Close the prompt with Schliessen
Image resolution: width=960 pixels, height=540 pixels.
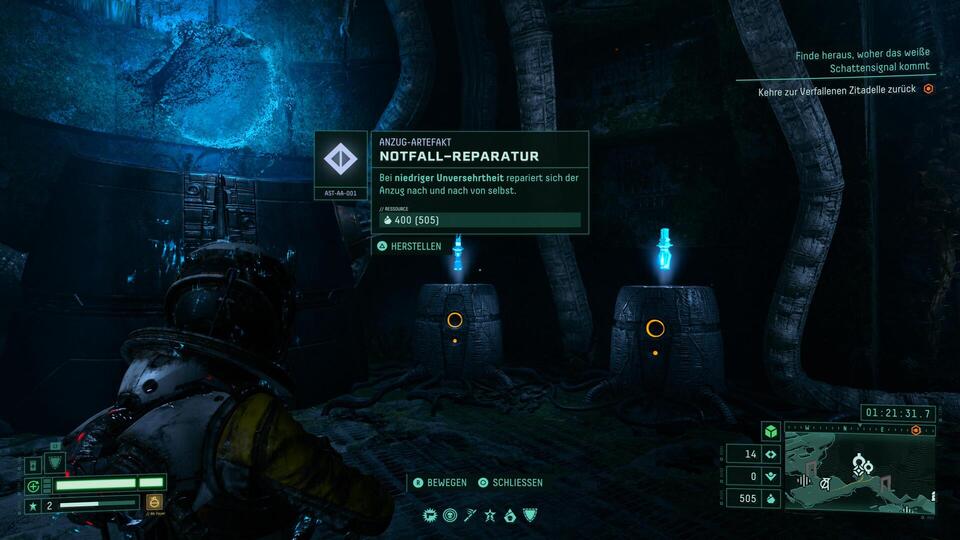pos(510,482)
